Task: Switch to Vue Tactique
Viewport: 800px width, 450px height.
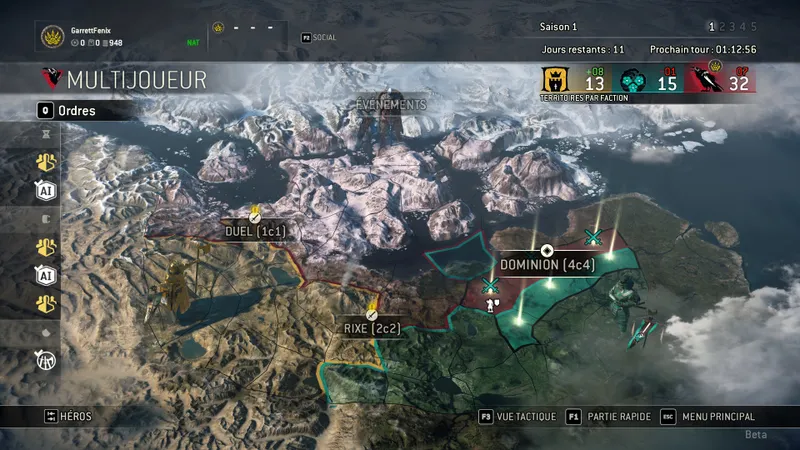Action: tap(516, 416)
